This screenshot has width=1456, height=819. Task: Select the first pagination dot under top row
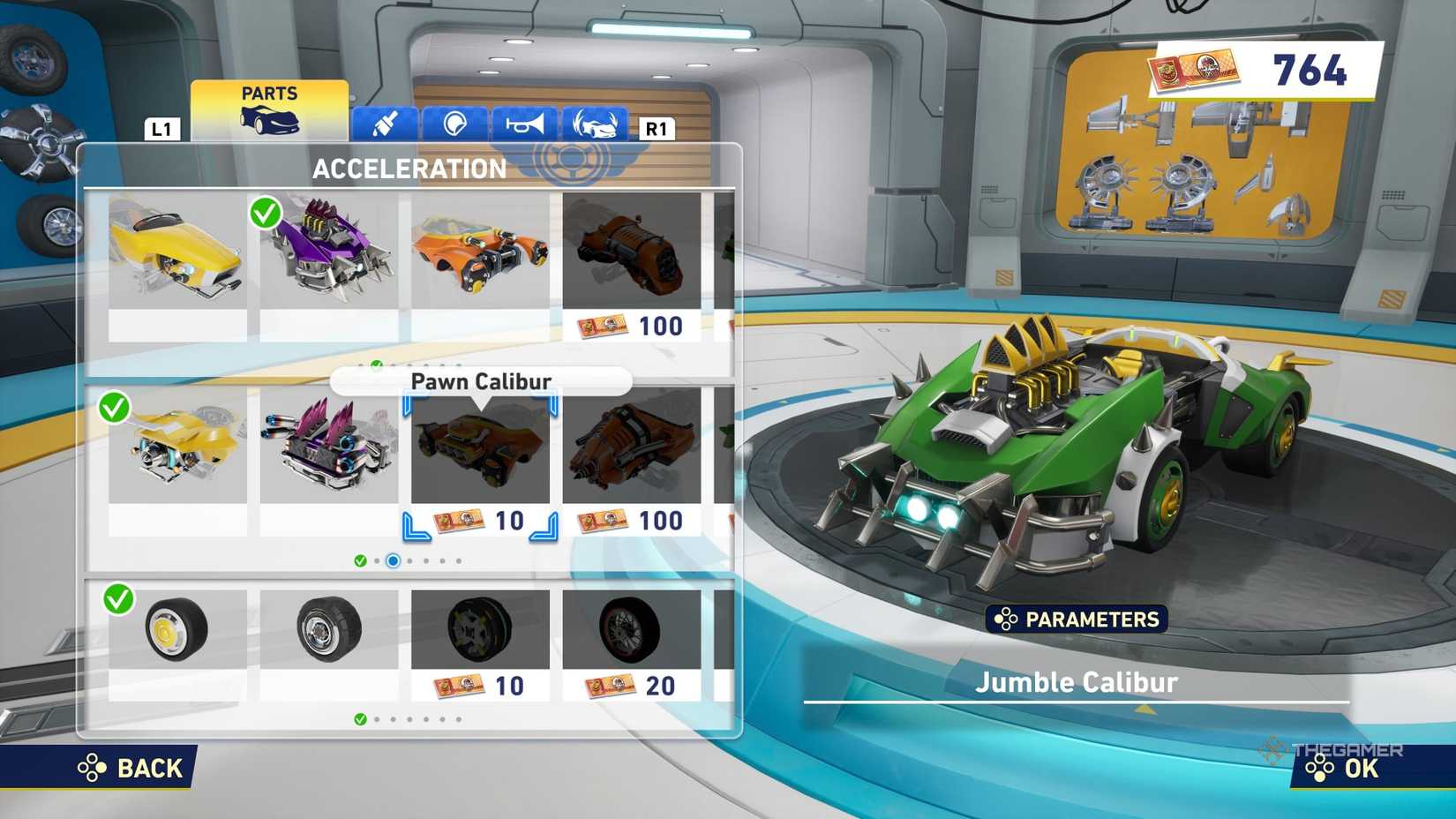click(359, 362)
